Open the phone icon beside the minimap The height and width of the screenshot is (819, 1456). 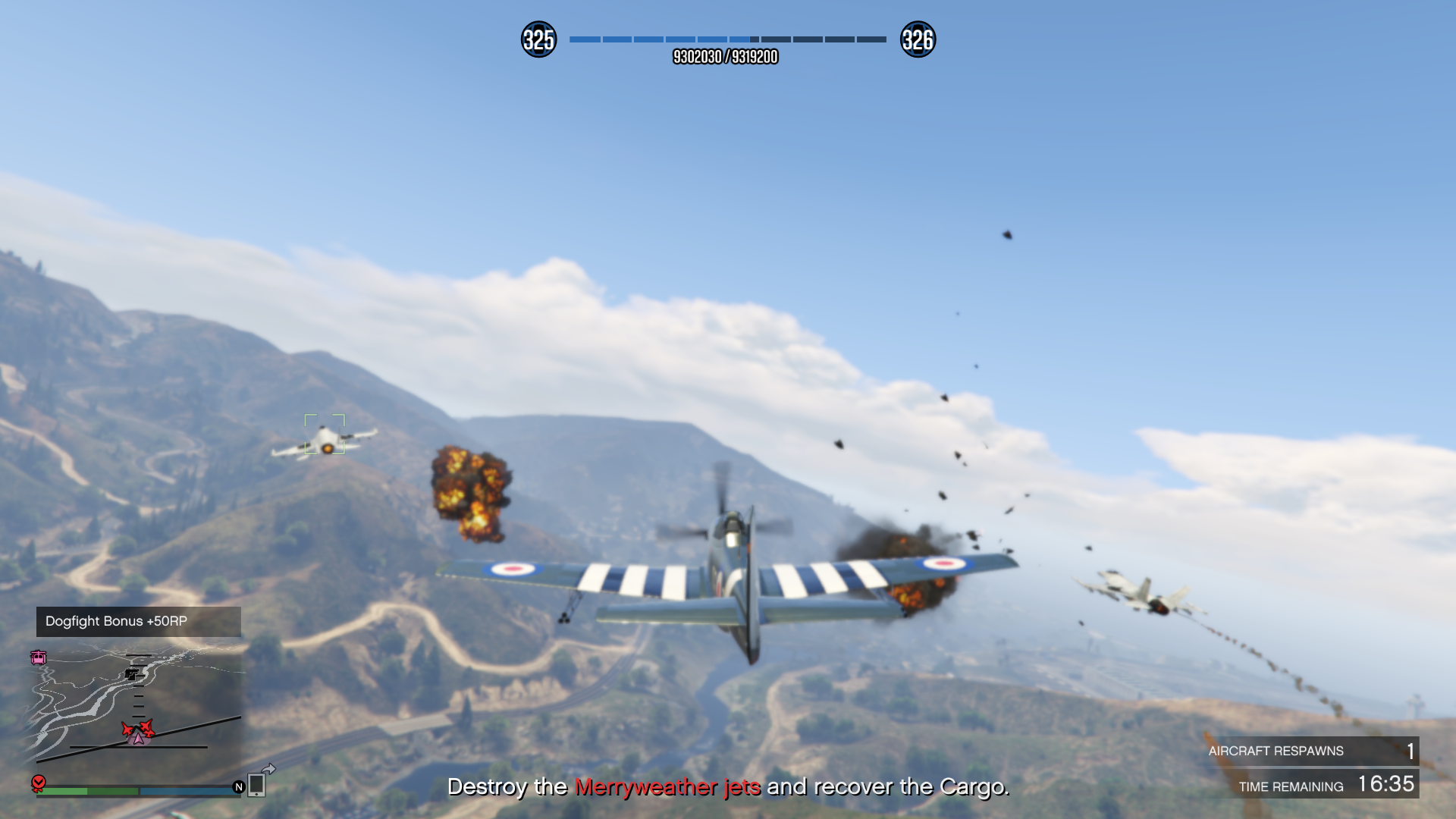pyautogui.click(x=256, y=785)
